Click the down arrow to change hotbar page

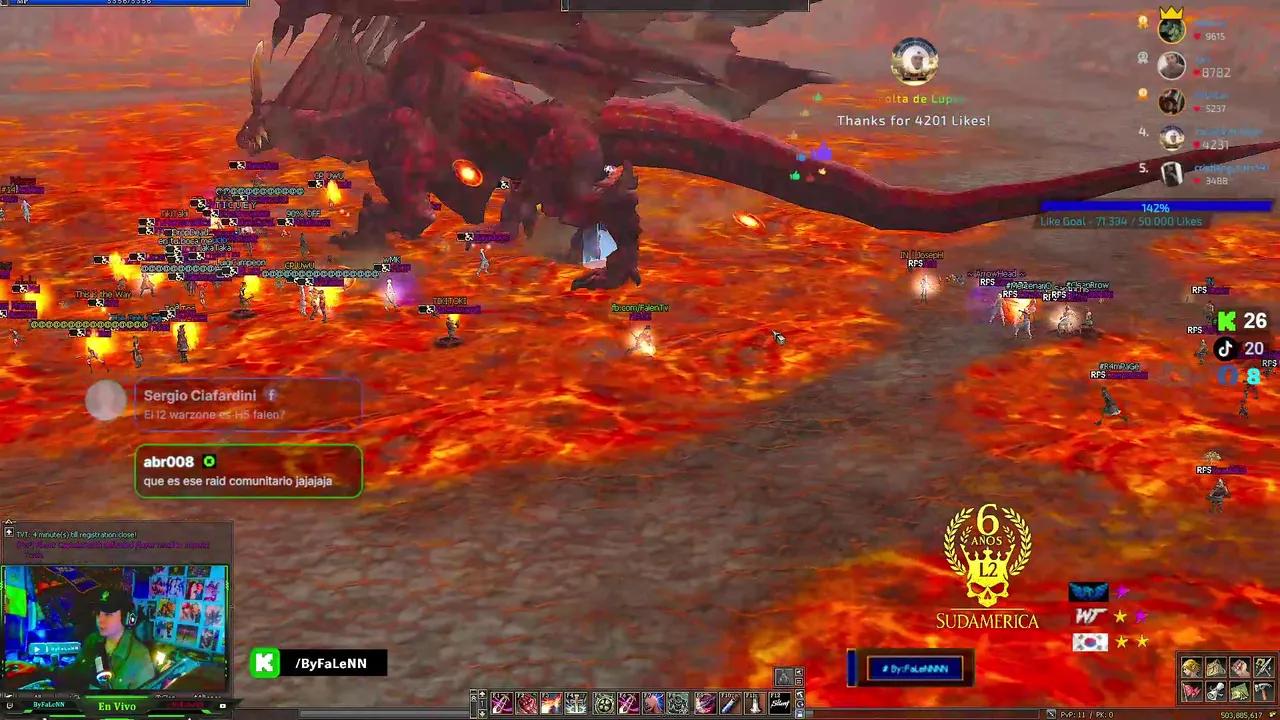[482, 713]
